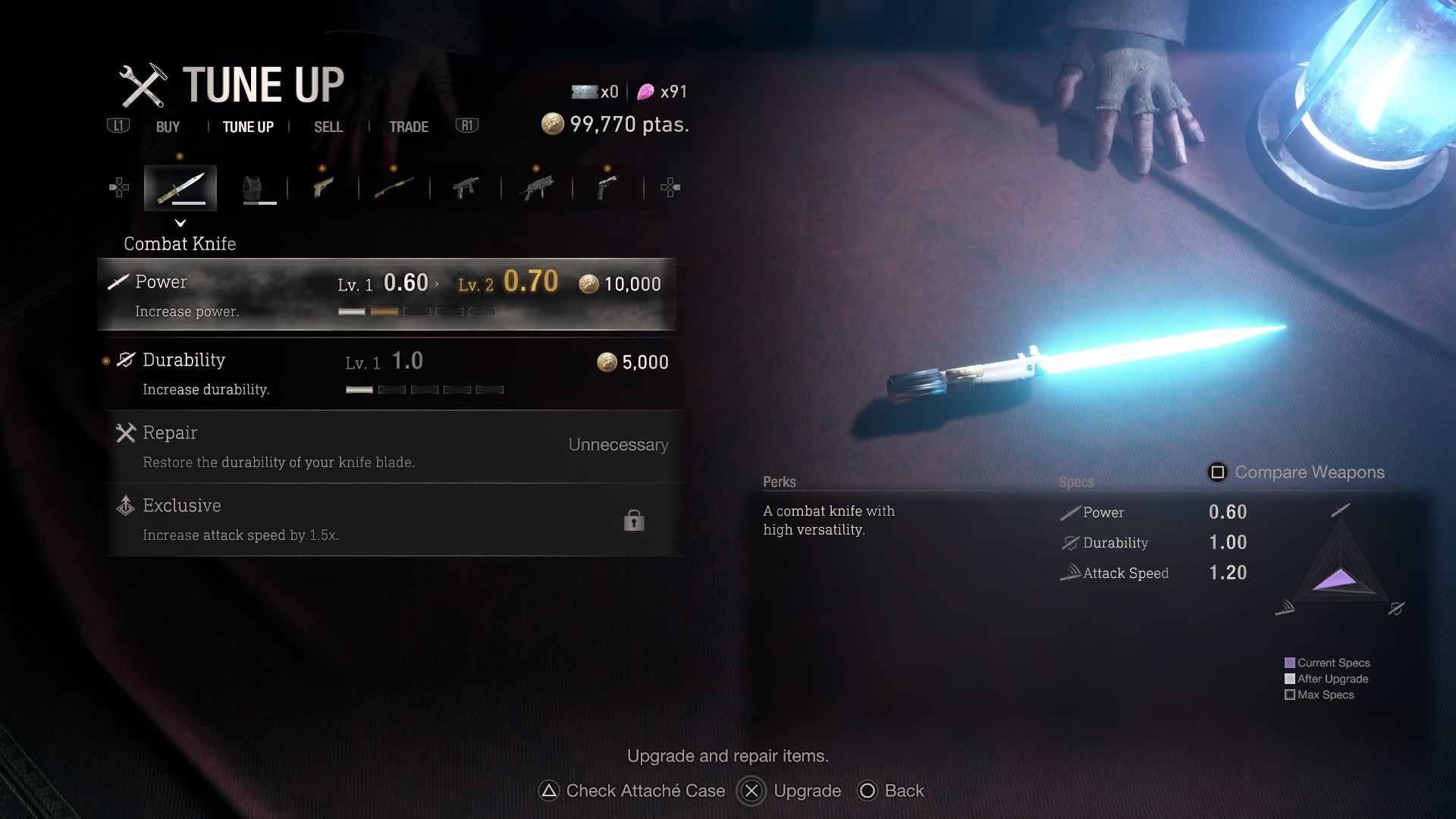This screenshot has width=1456, height=819.
Task: Select the silver pistol slot
Action: [607, 187]
